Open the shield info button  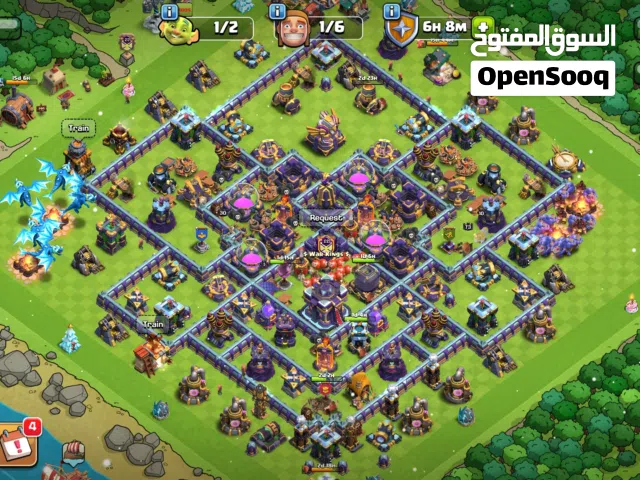coord(391,11)
